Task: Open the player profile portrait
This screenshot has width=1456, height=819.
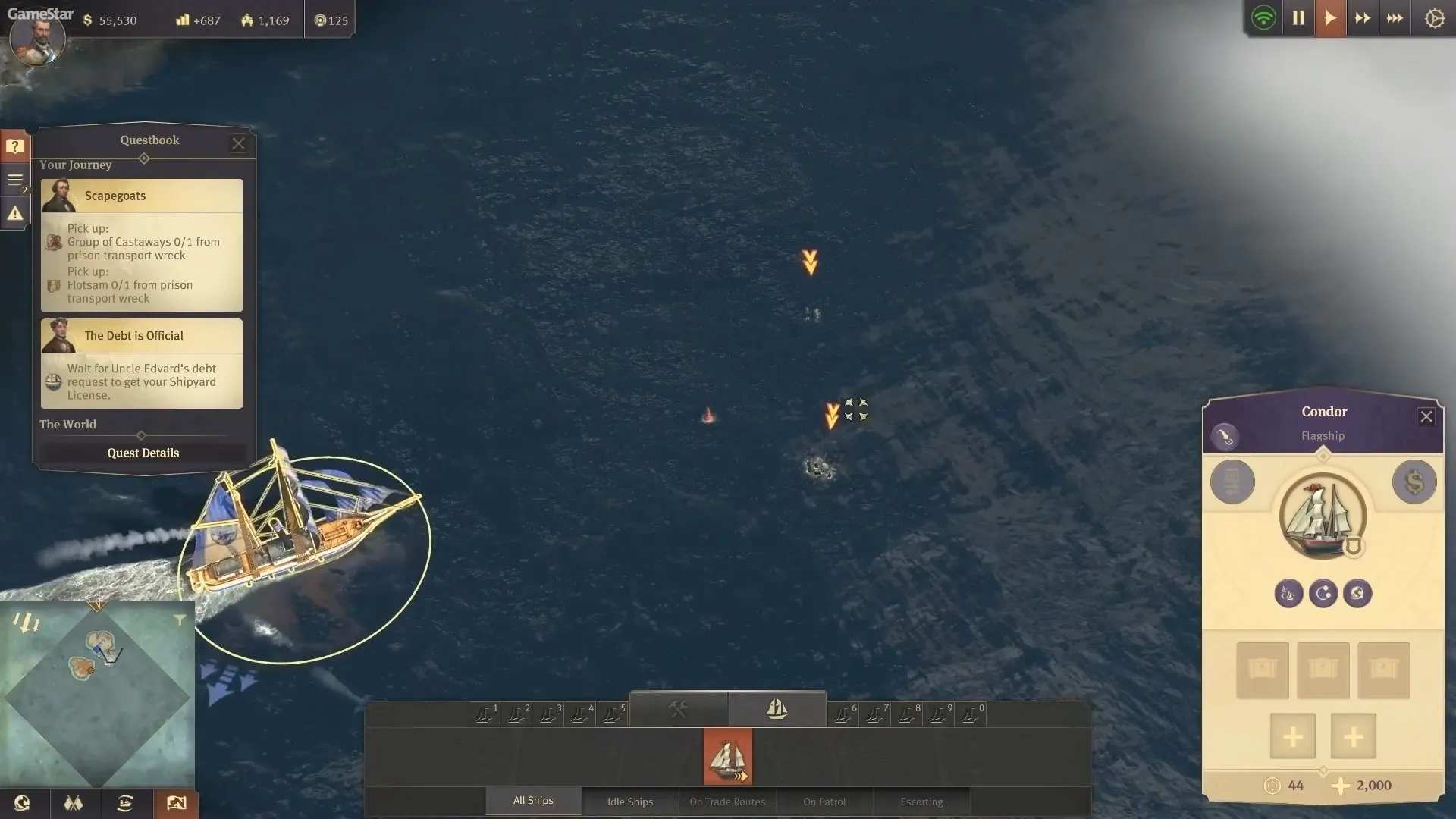Action: tap(36, 39)
